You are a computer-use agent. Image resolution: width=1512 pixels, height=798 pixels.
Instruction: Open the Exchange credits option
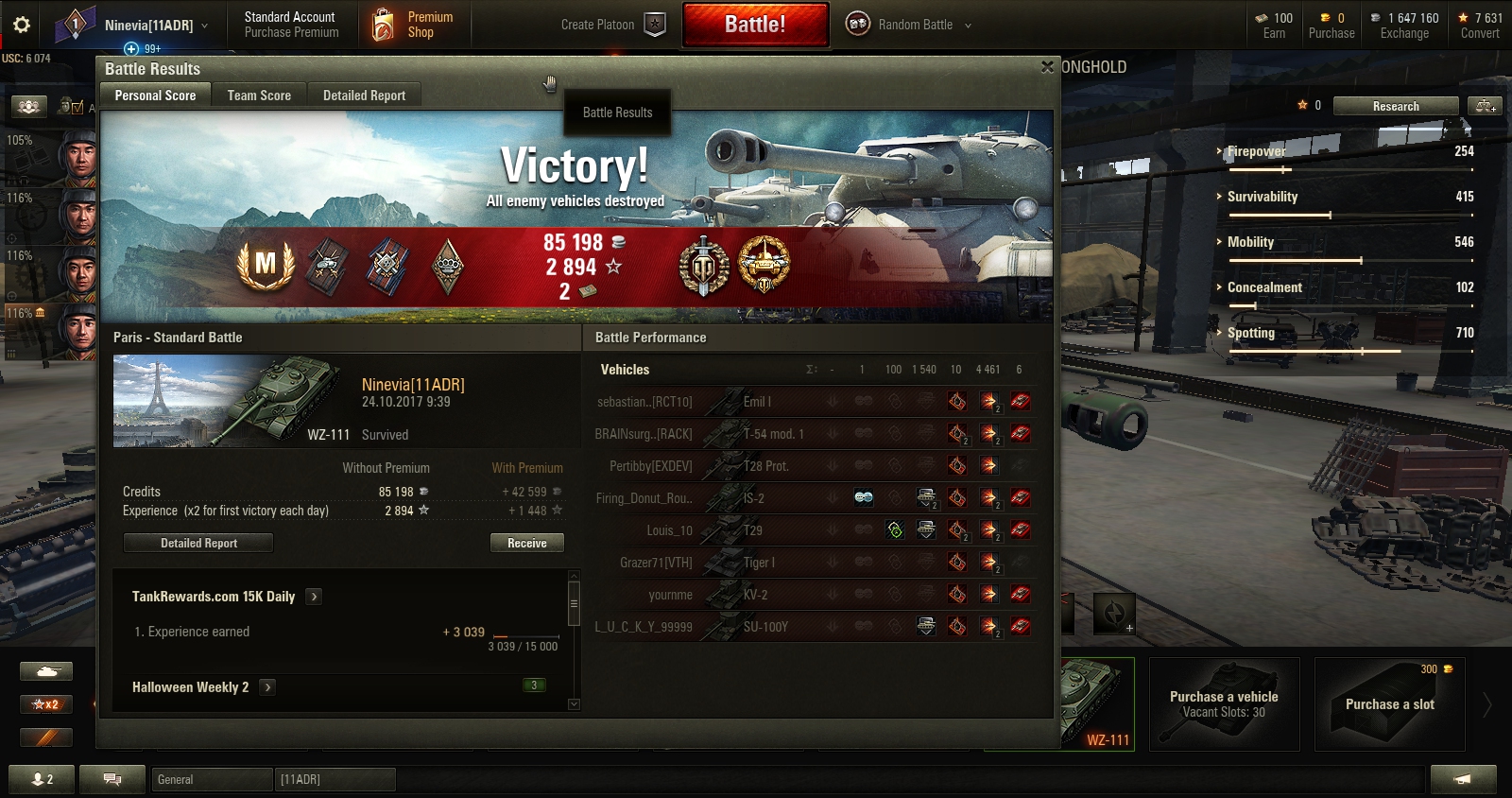click(1404, 25)
